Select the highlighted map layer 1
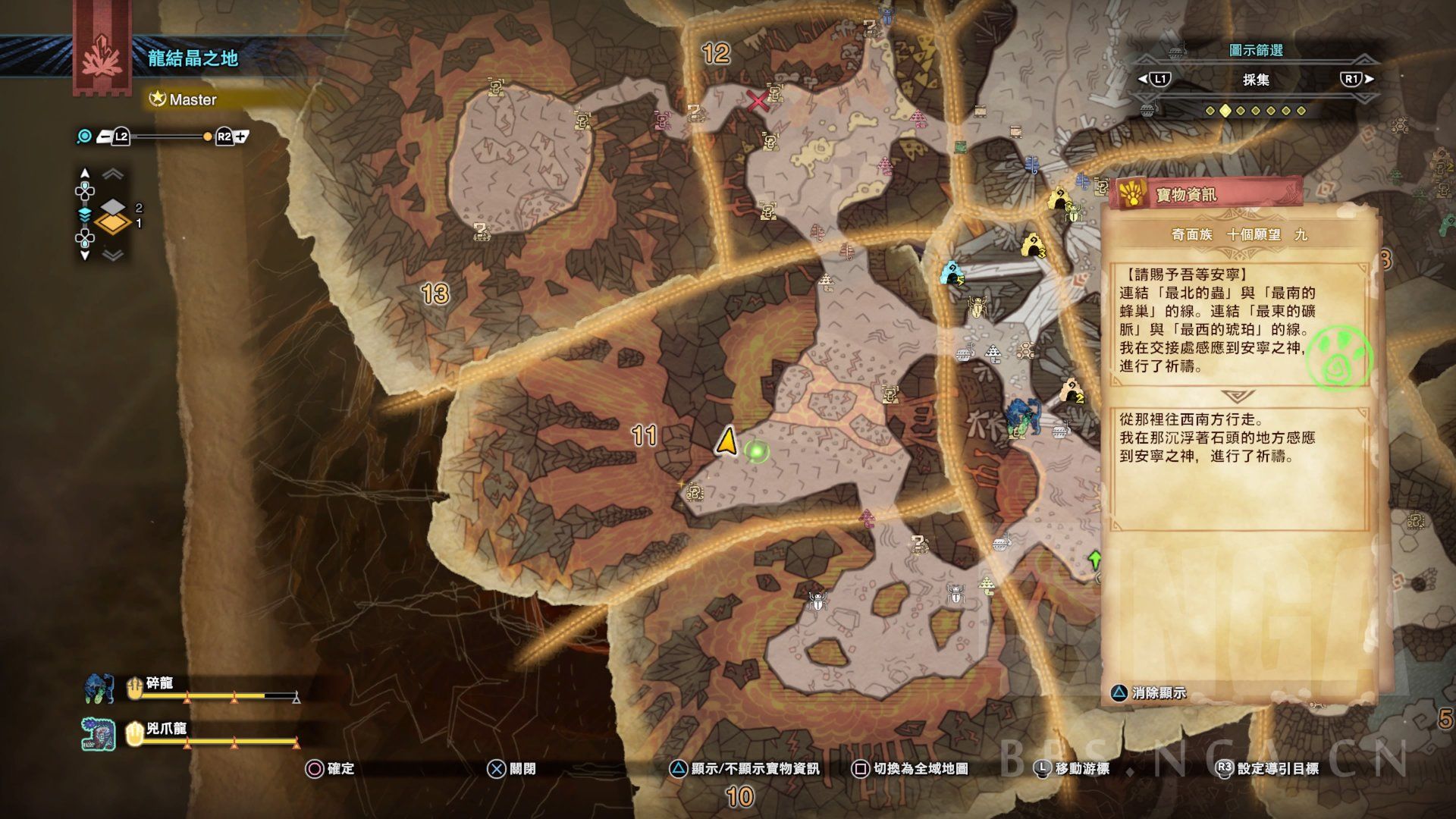This screenshot has height=819, width=1456. [x=113, y=223]
